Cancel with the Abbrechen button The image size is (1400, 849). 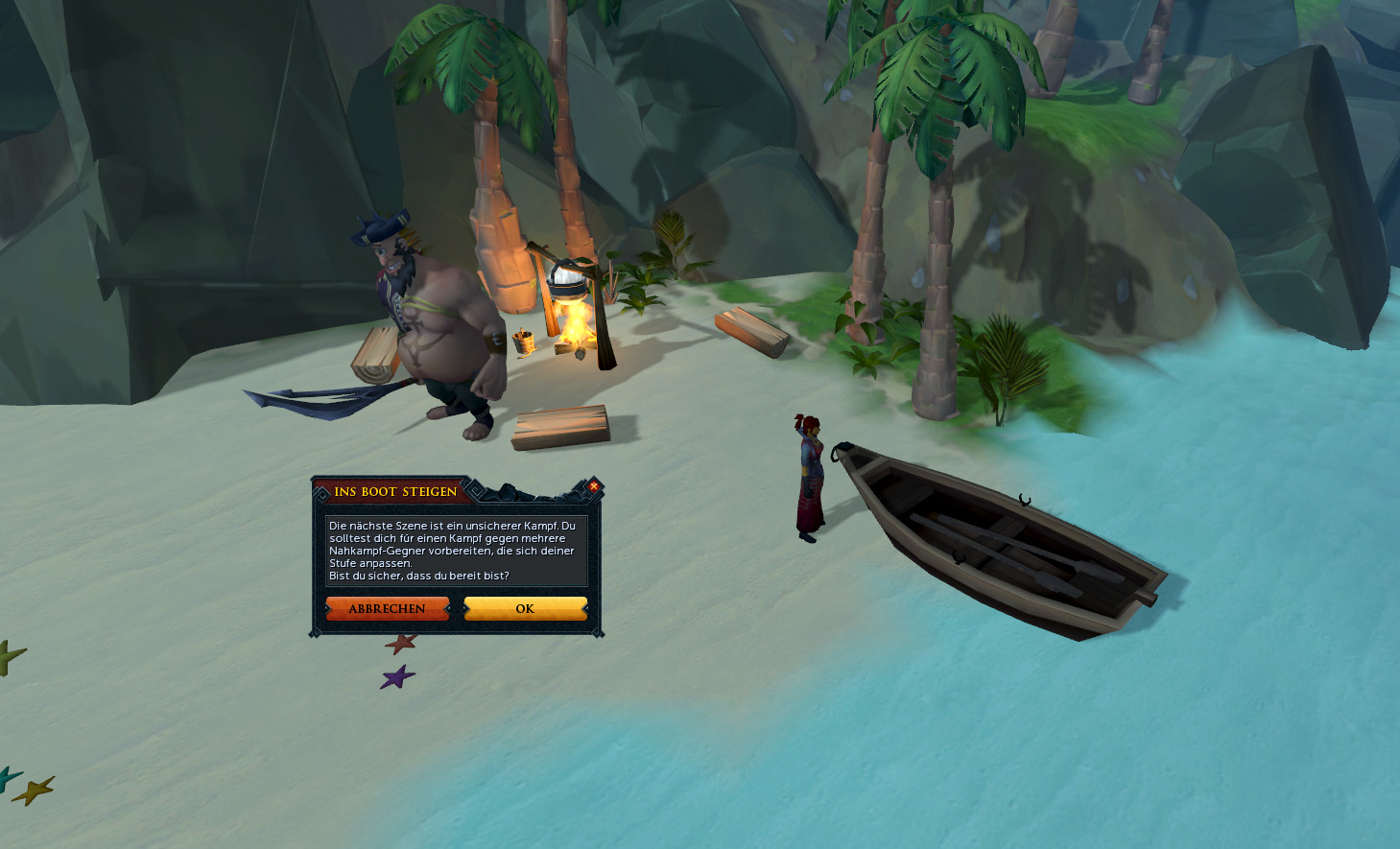pos(387,609)
